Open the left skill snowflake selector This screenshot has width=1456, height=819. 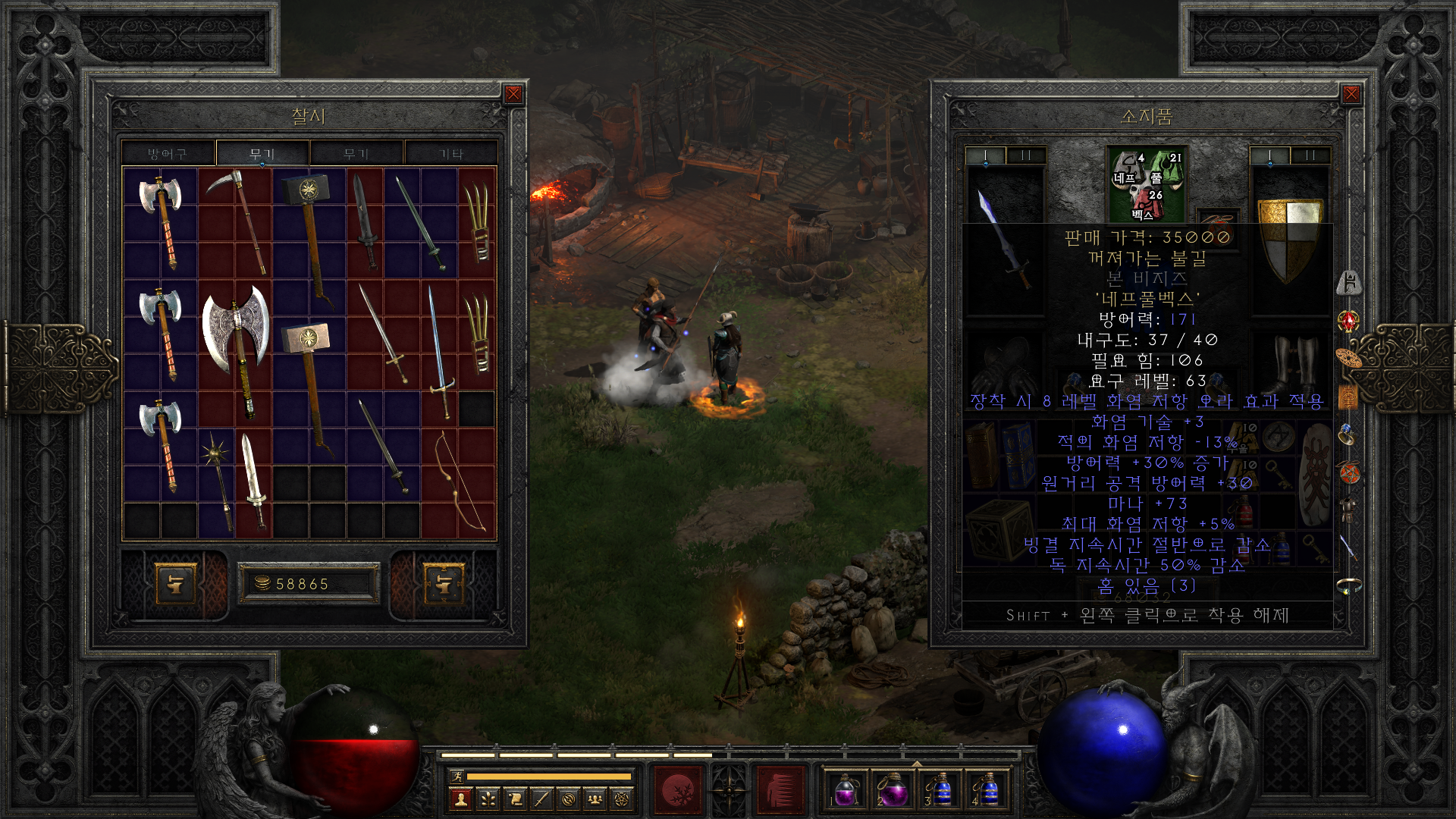pos(679,790)
